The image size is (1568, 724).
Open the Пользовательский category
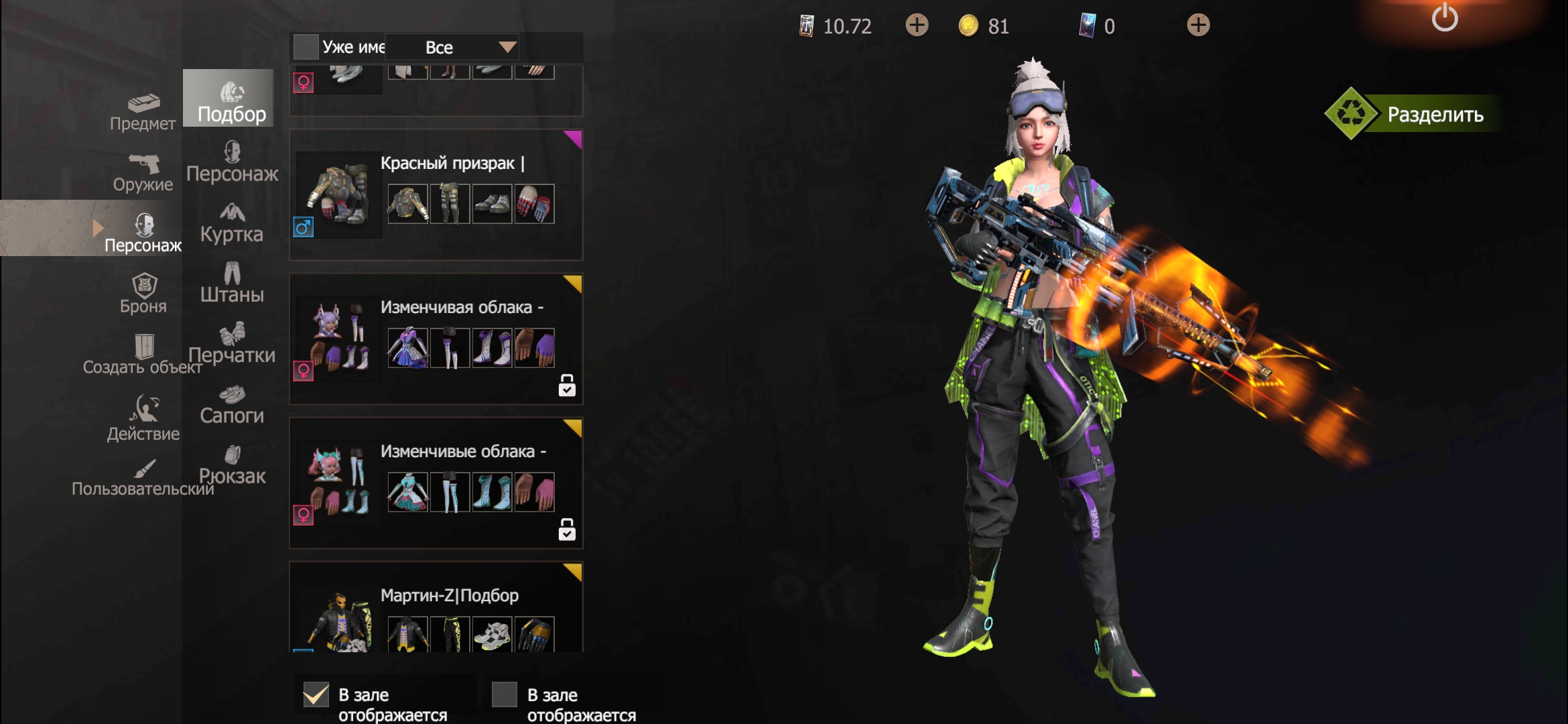(143, 477)
